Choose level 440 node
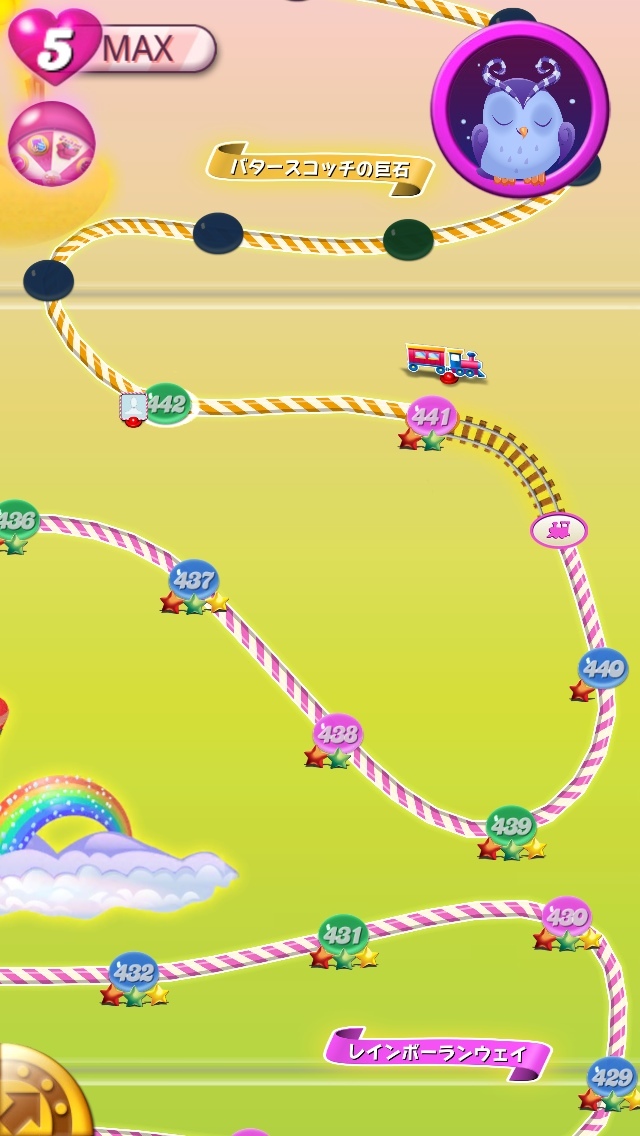The width and height of the screenshot is (640, 1136). (602, 668)
